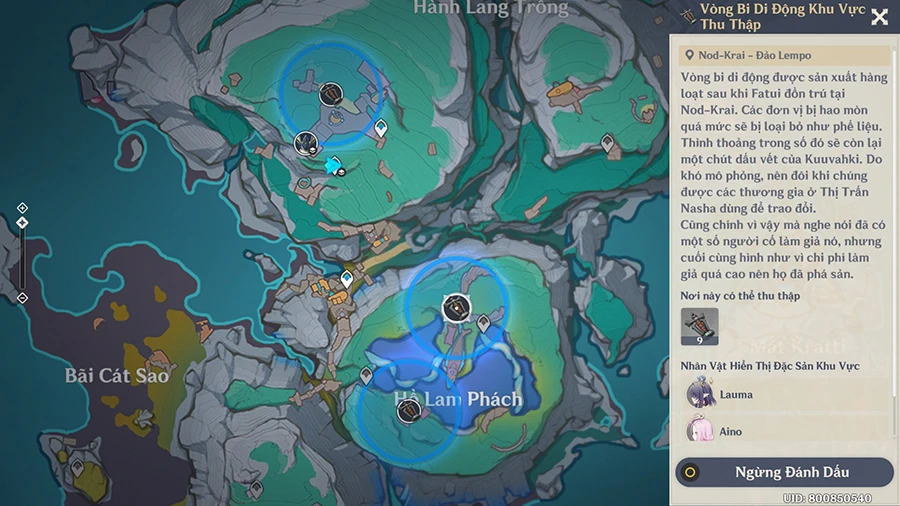Screen dimensions: 900x506
Task: Select the northernmost collectible marker on the map
Action: (333, 94)
